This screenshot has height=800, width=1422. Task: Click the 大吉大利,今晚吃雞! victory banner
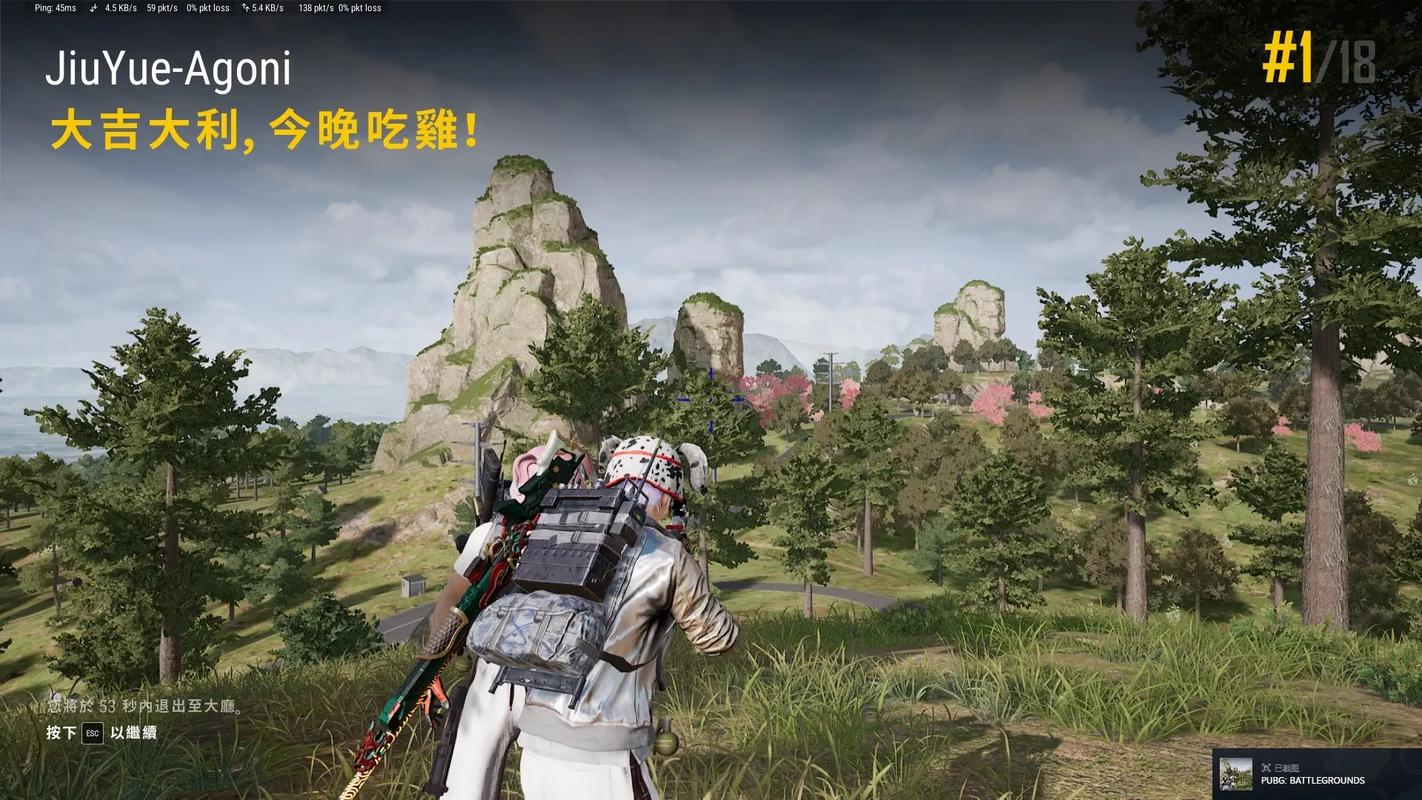click(263, 130)
